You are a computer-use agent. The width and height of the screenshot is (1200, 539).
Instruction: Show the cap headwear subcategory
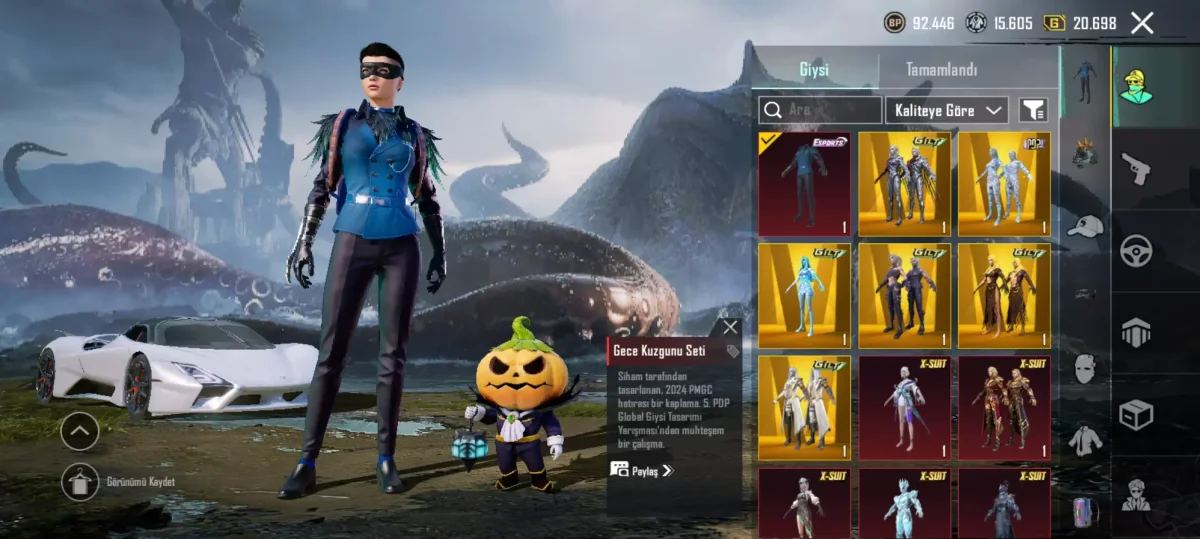coord(1085,226)
